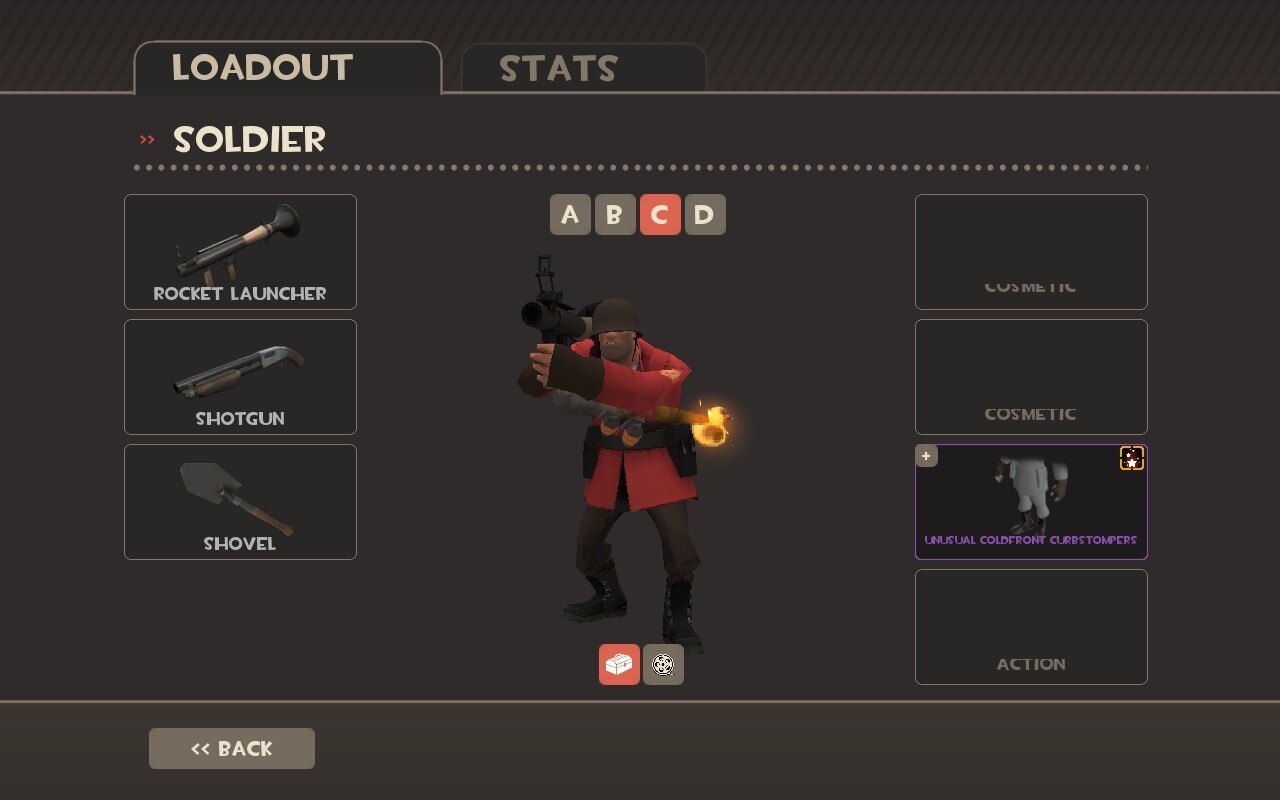This screenshot has height=800, width=1280.
Task: Activate loadout preset C
Action: pos(660,215)
